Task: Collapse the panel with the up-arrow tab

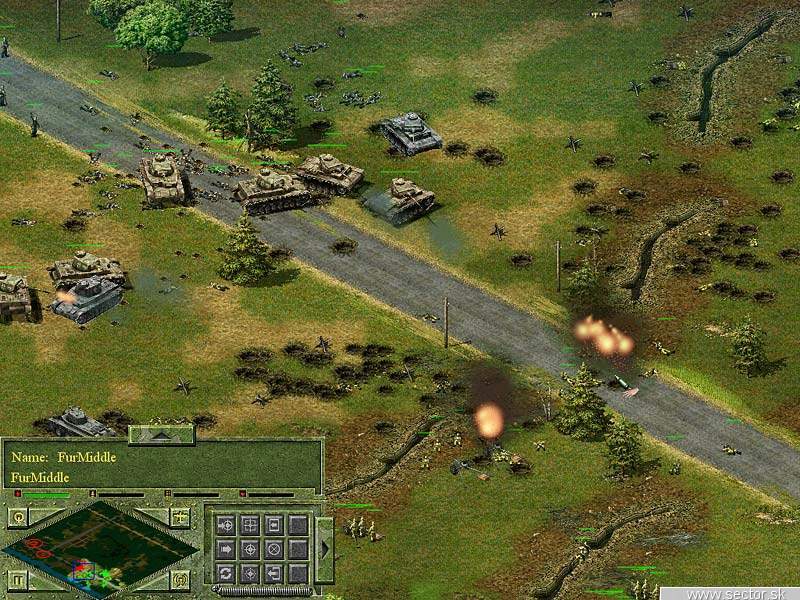Action: (x=161, y=434)
